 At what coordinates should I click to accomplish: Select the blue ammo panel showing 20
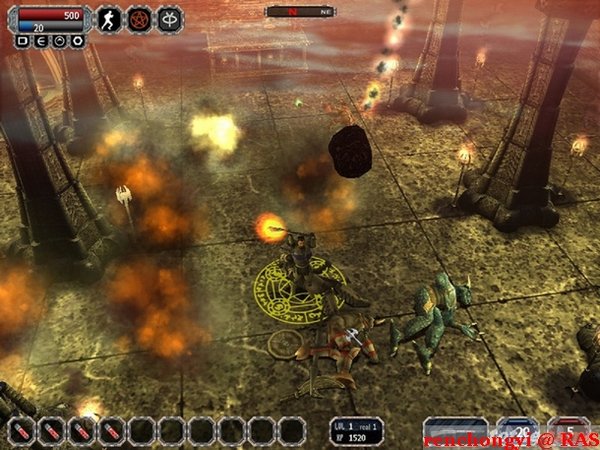[517, 430]
